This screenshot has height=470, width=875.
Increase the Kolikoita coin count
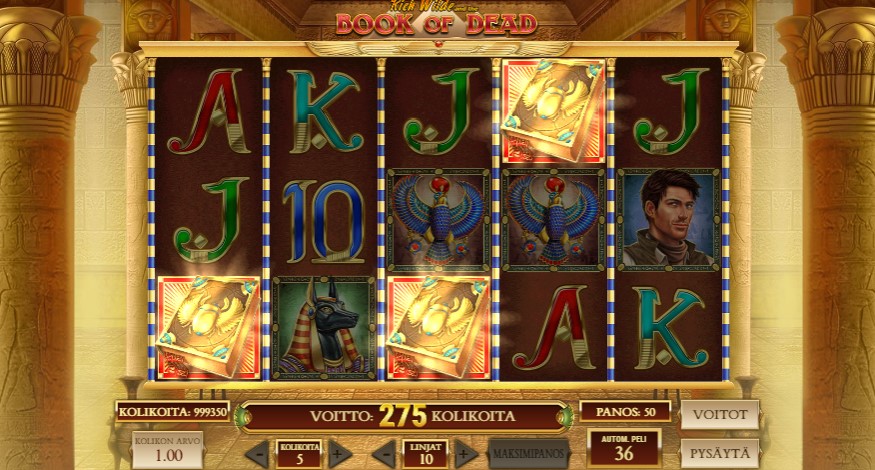tap(340, 454)
